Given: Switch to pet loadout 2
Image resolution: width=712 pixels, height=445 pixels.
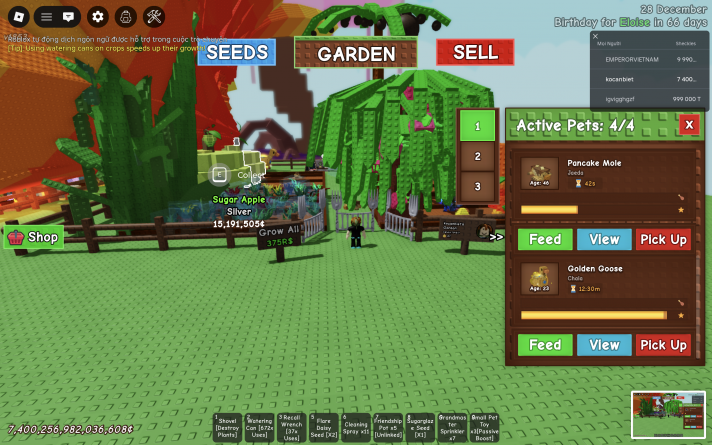Looking at the screenshot, I should (477, 157).
